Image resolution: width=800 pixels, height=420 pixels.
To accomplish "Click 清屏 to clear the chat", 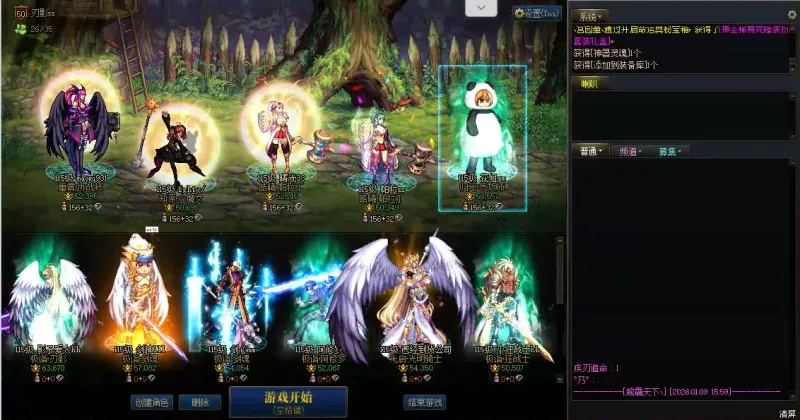I will (x=787, y=412).
